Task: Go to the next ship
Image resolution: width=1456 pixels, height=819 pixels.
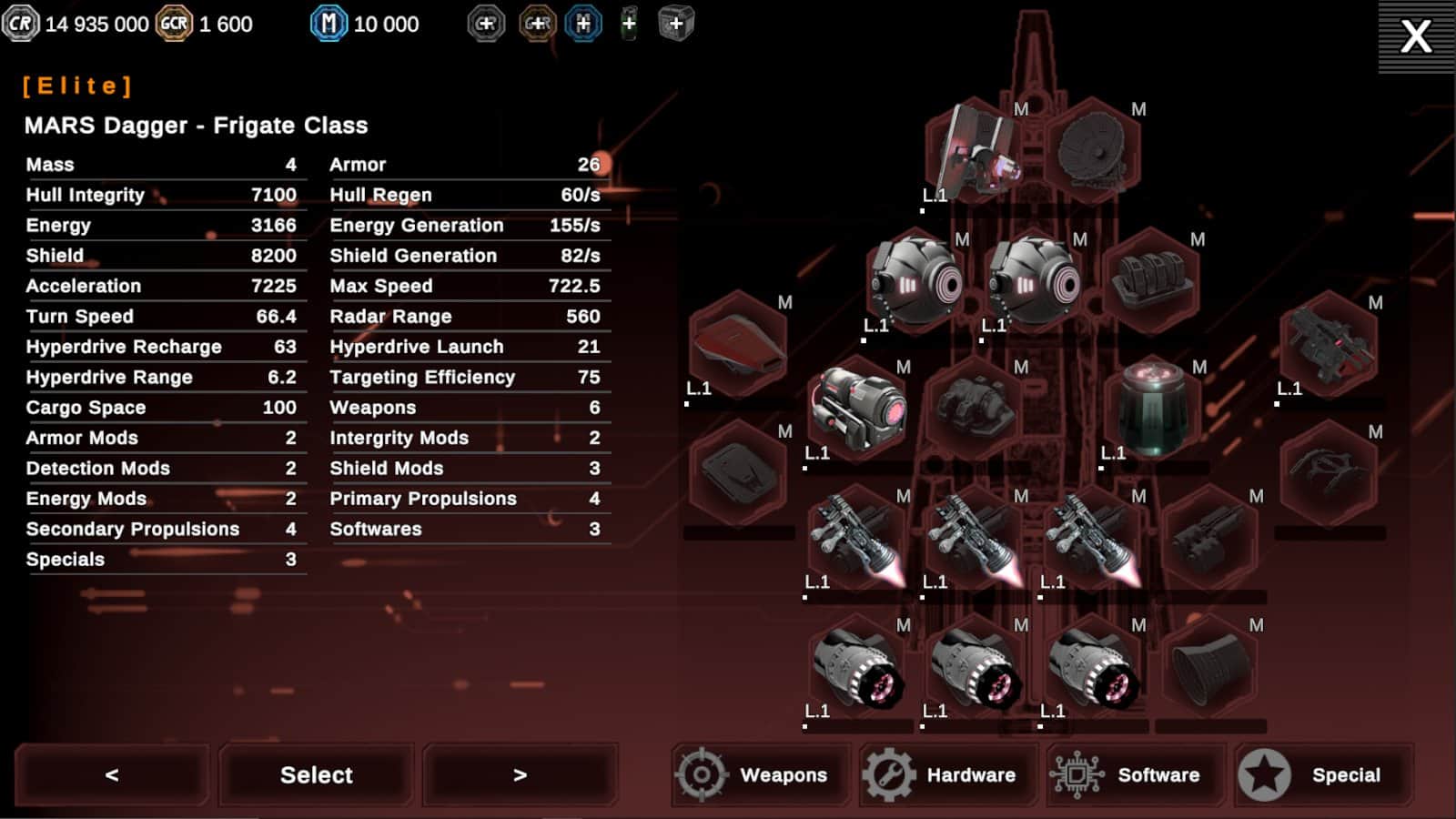Action: click(x=520, y=775)
